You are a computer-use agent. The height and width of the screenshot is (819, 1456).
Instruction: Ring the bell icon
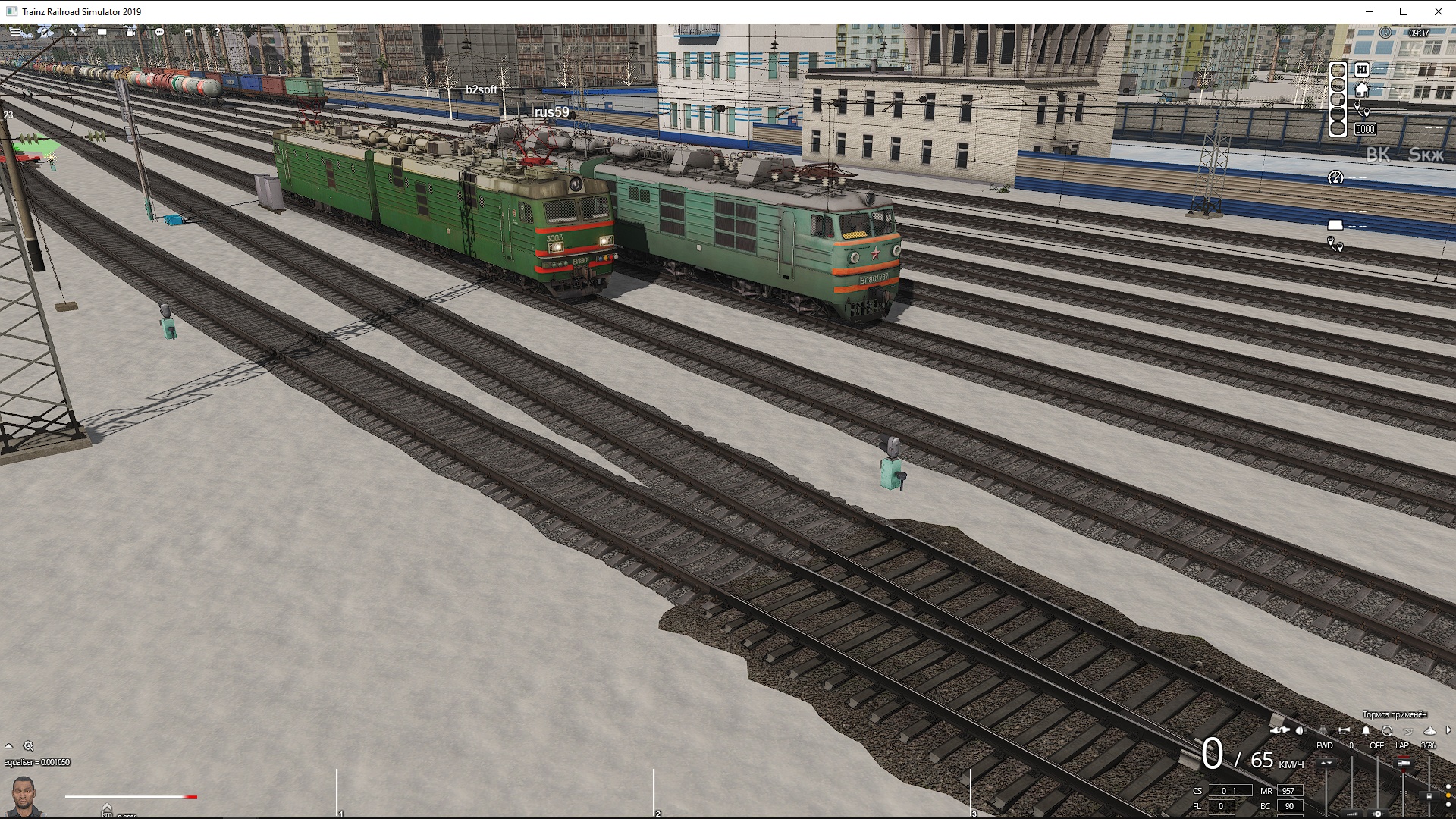[1366, 730]
